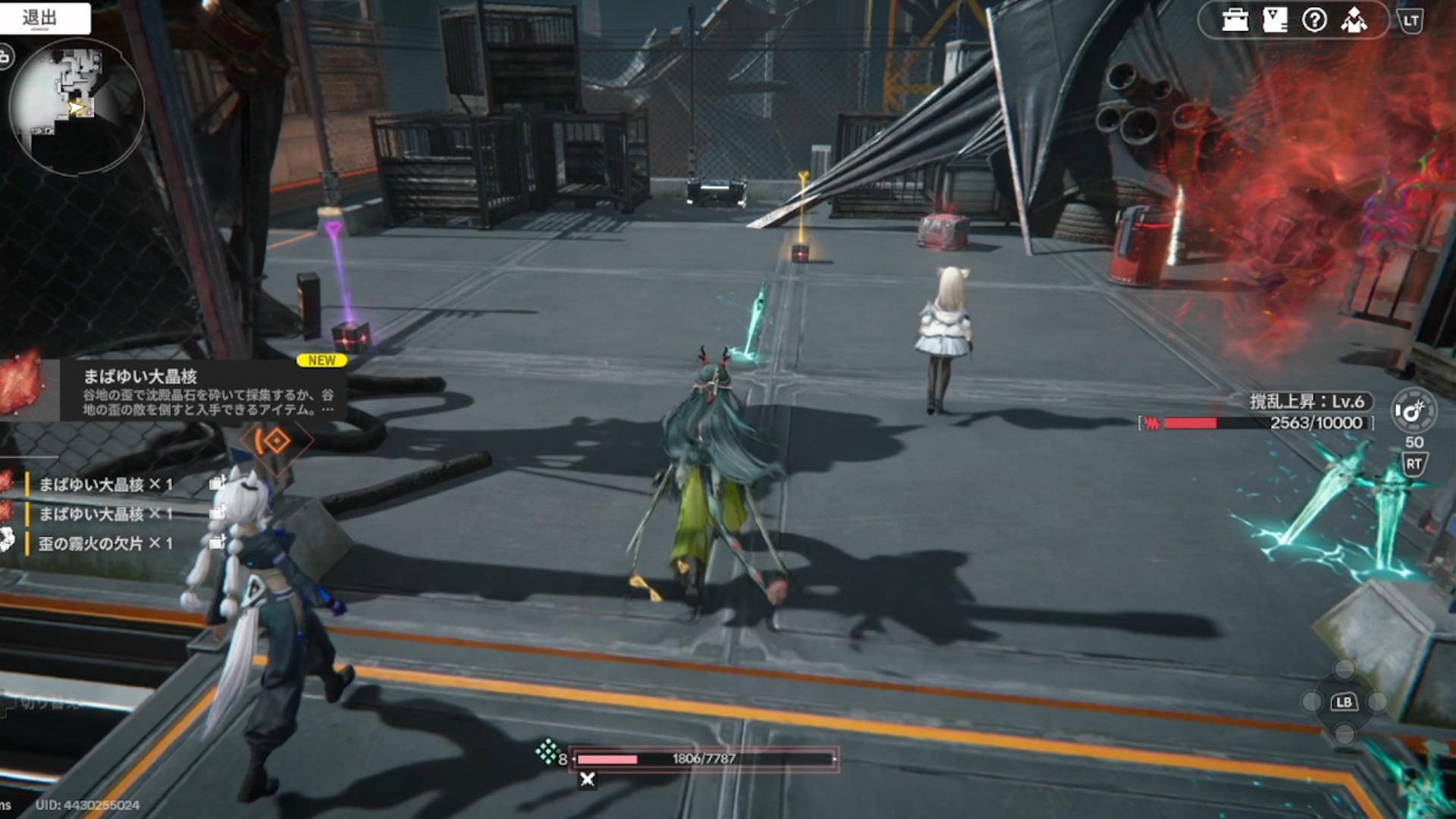
Task: Open the circular minimap
Action: [x=76, y=105]
